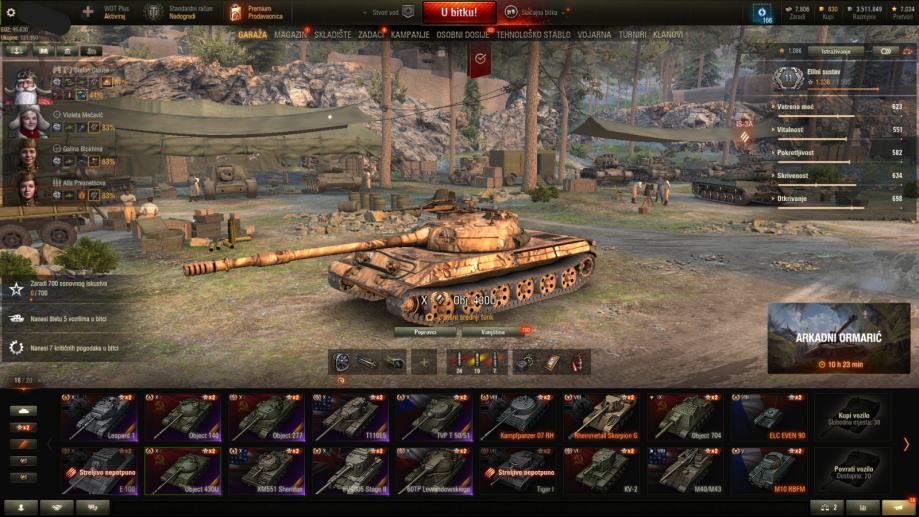
Task: Pick the ELC EVEN 90 tank
Action: pos(770,417)
